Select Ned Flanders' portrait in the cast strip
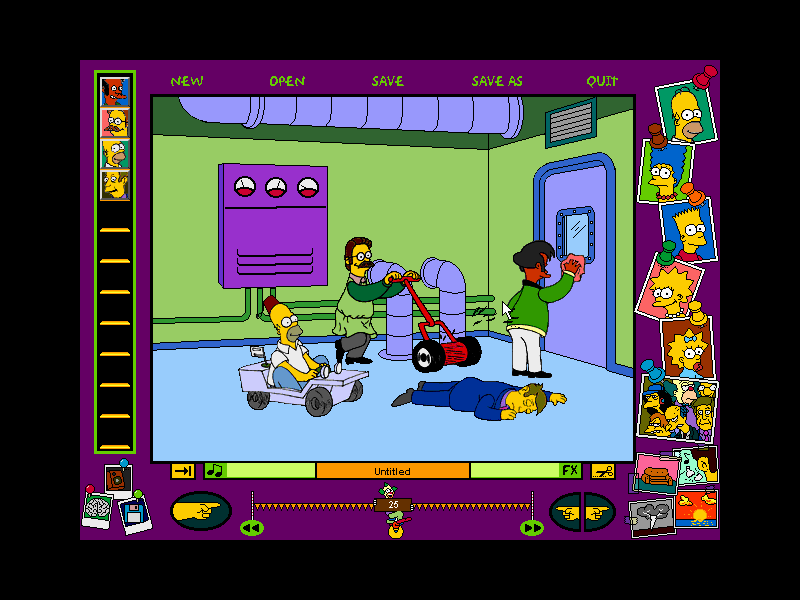Image resolution: width=800 pixels, height=600 pixels. tap(115, 123)
